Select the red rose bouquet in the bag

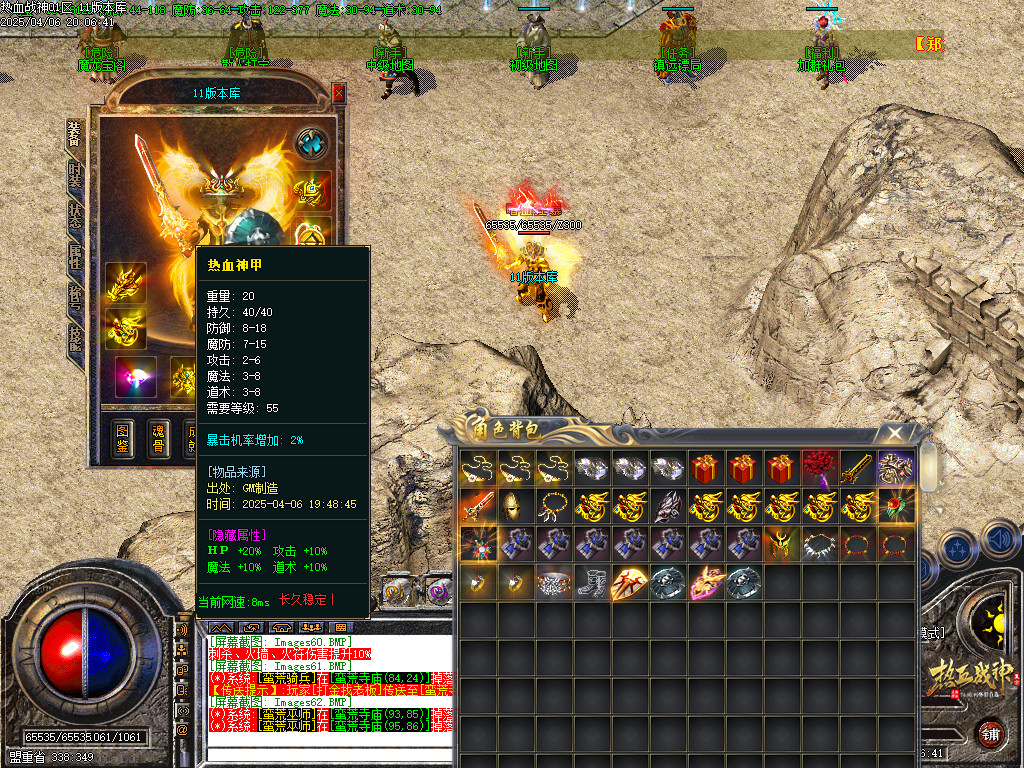pos(820,469)
